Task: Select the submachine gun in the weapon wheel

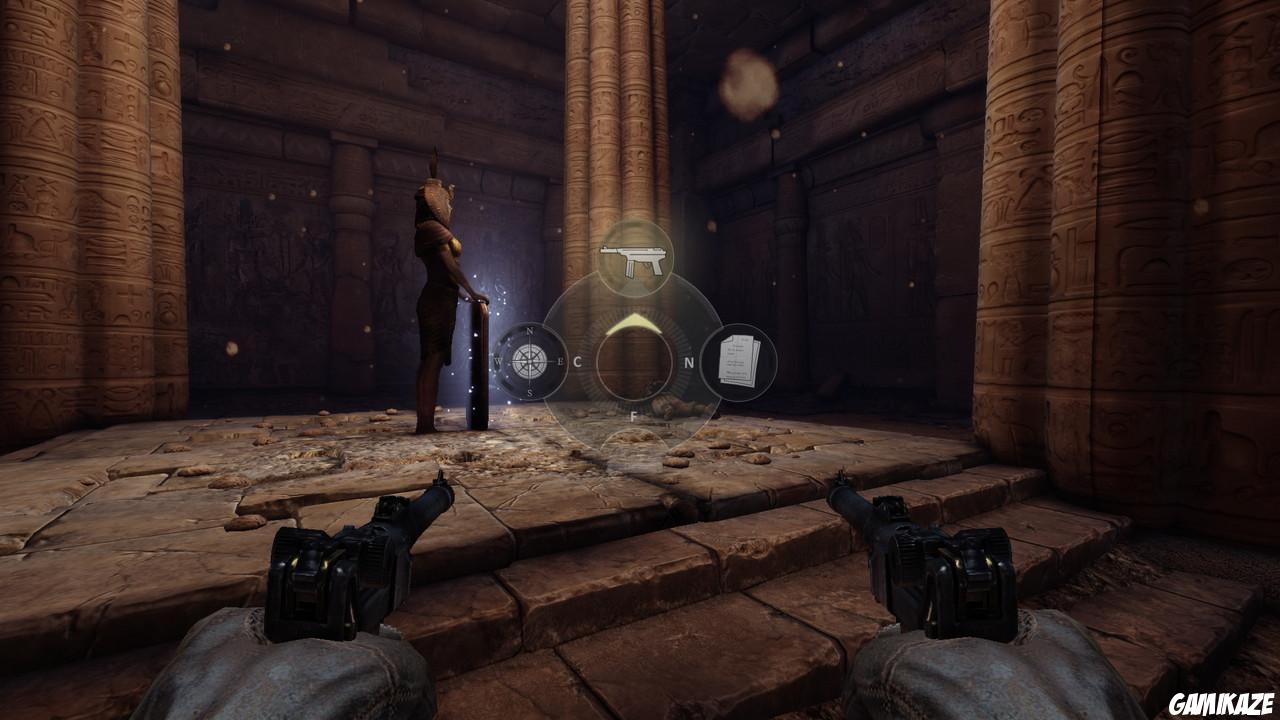Action: [633, 258]
